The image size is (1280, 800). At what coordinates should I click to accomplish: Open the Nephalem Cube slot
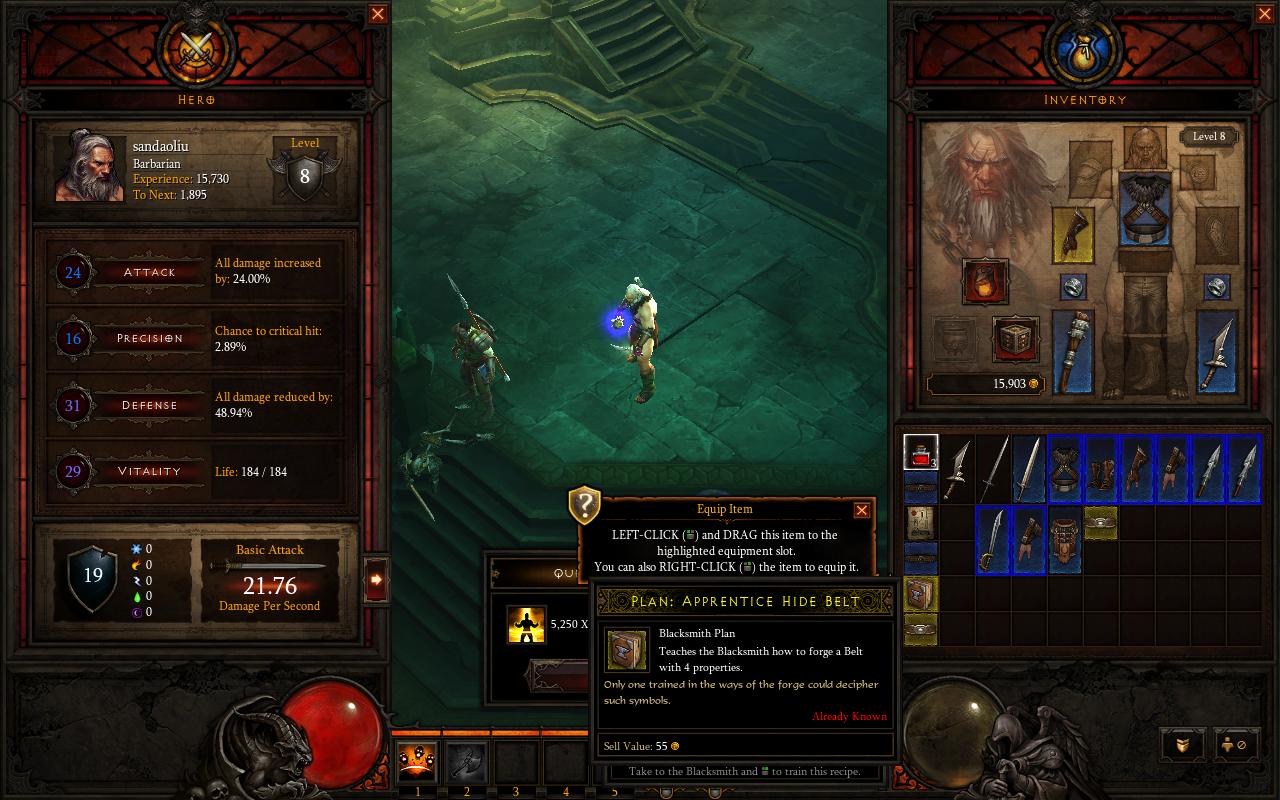(x=1015, y=340)
